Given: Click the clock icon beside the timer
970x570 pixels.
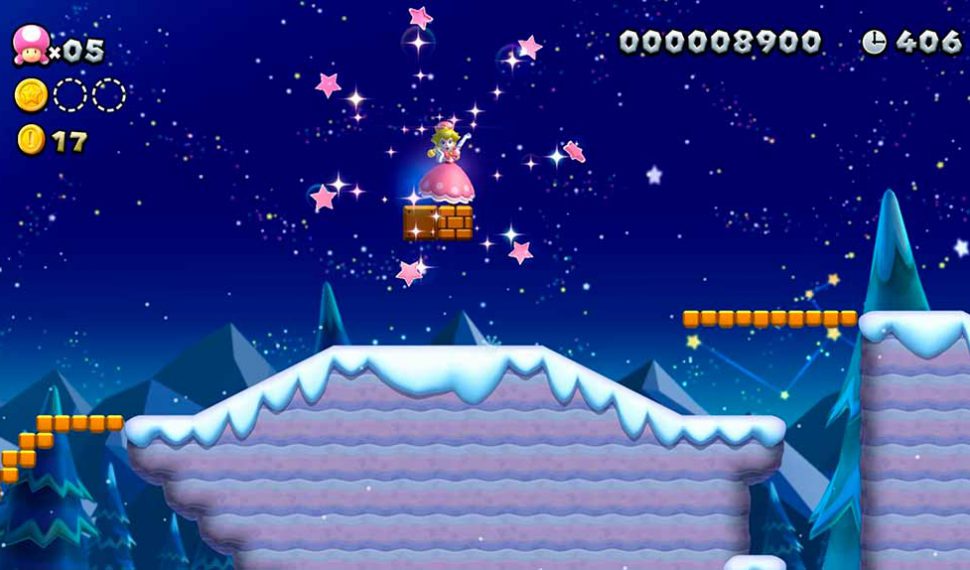Looking at the screenshot, I should pos(874,42).
